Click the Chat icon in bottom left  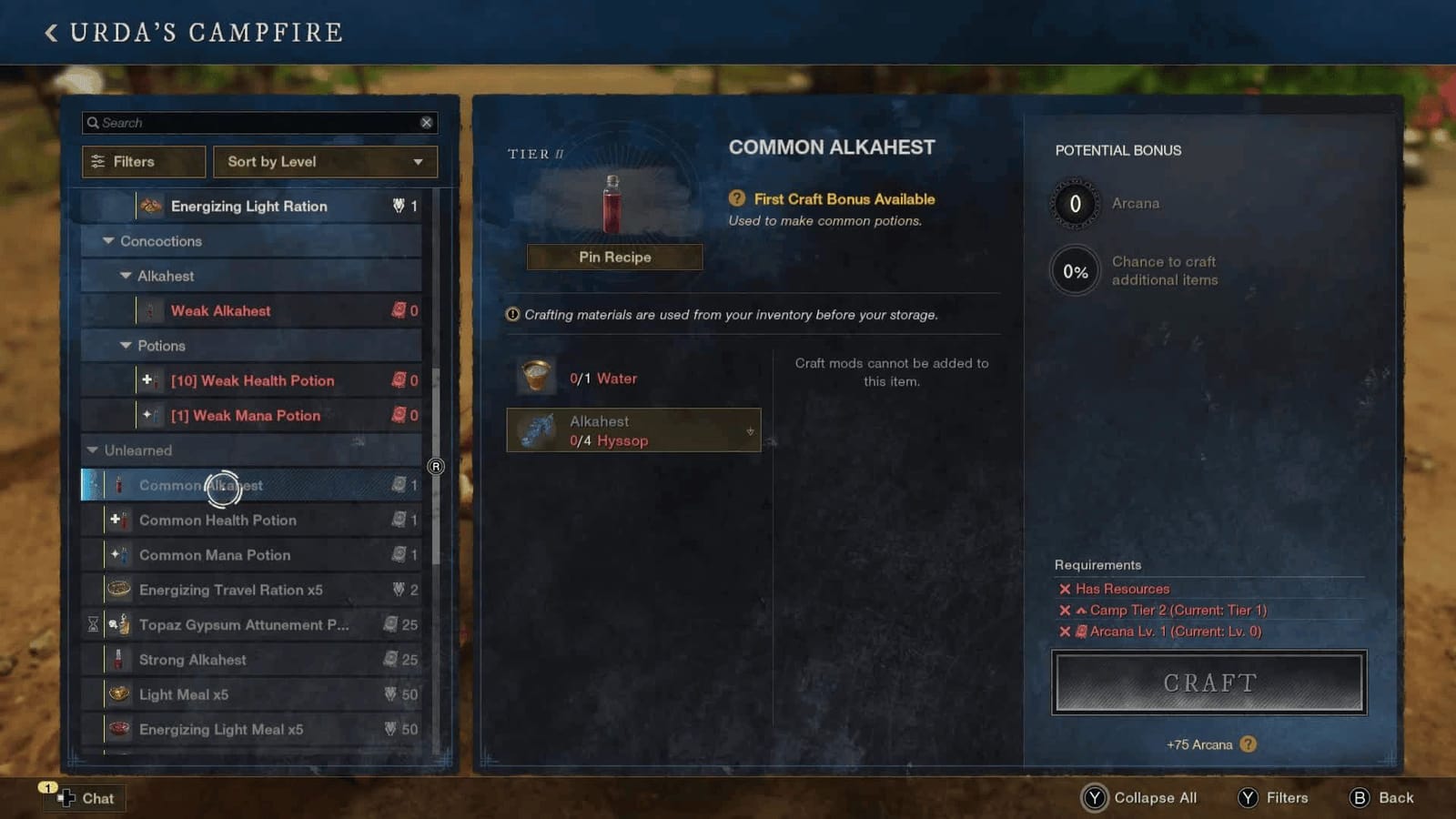point(66,798)
